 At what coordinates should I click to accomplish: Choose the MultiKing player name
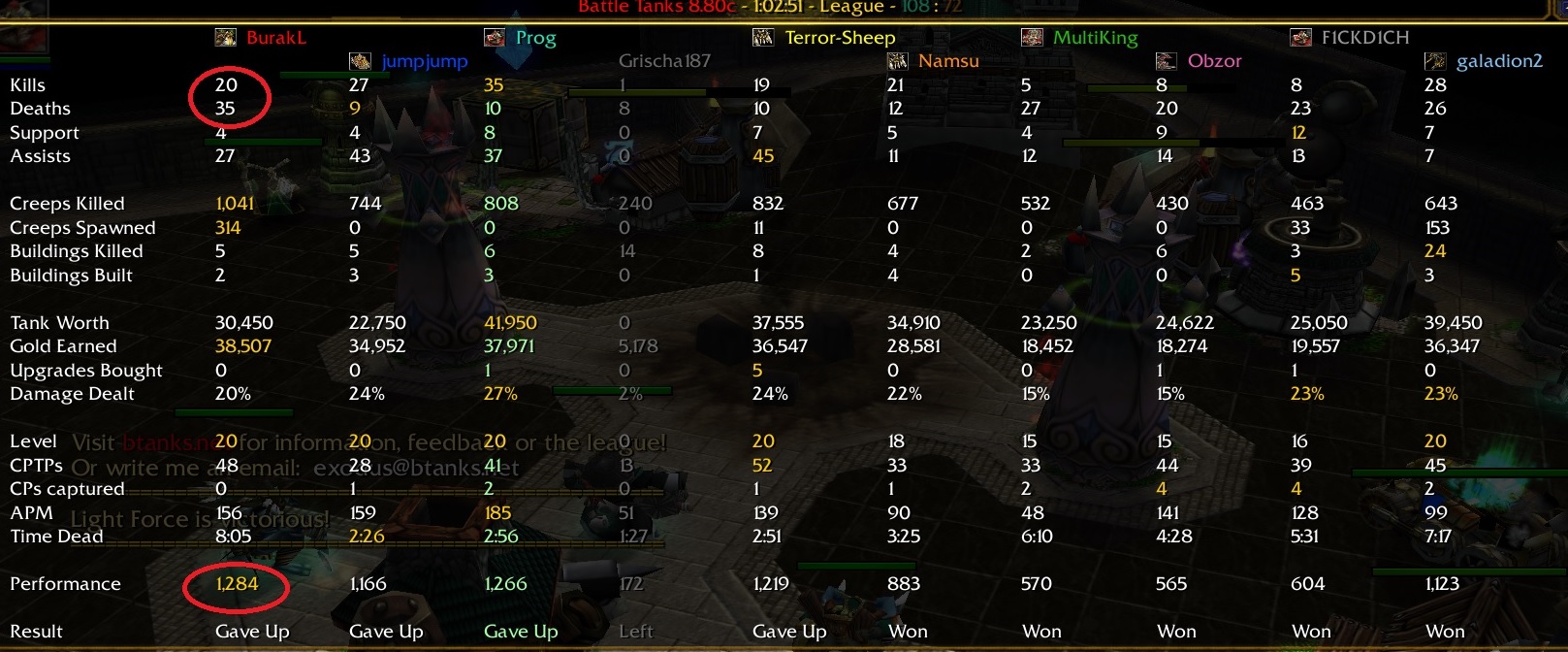click(1095, 38)
